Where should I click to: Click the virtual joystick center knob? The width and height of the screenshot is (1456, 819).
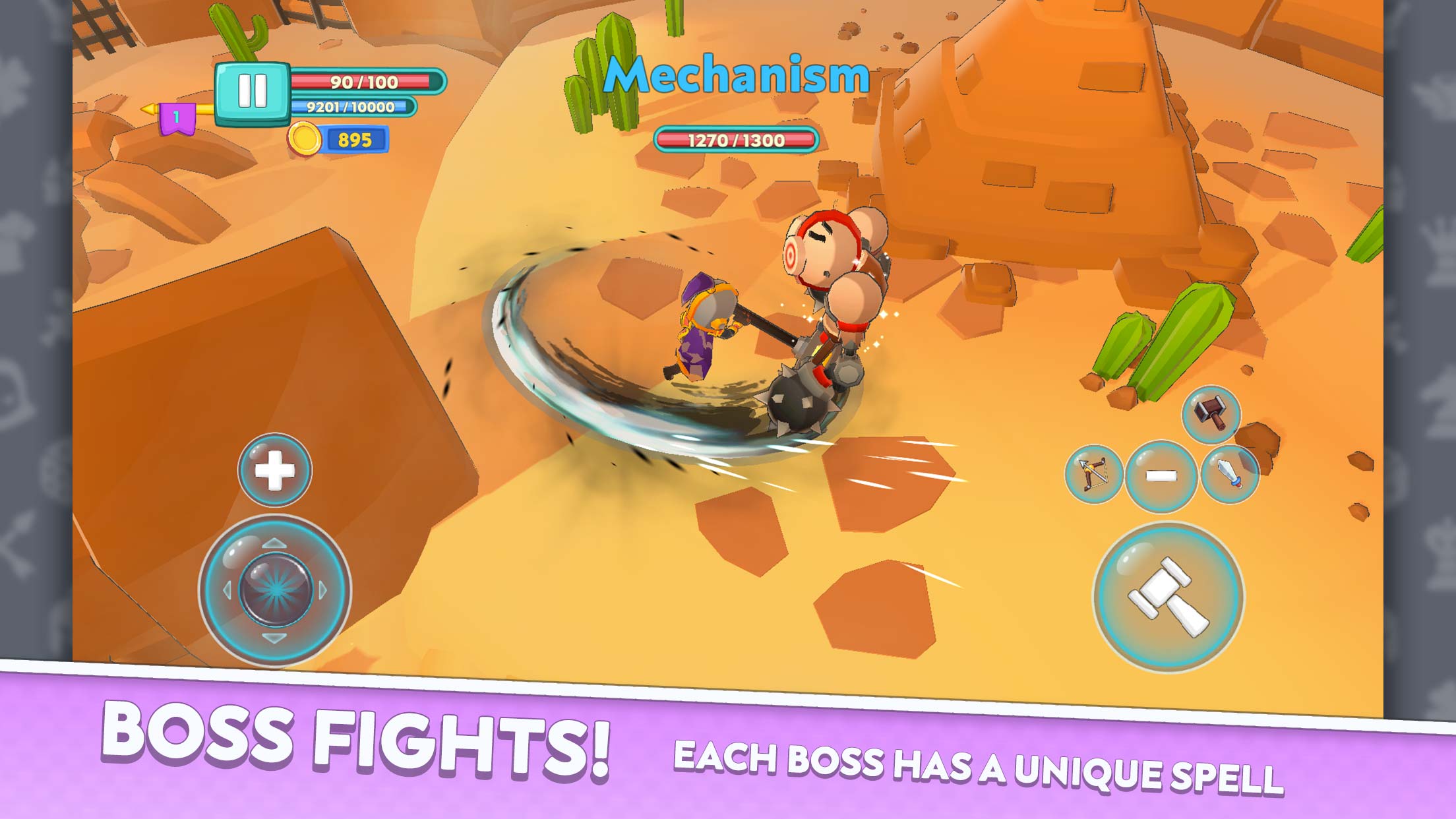tap(274, 590)
